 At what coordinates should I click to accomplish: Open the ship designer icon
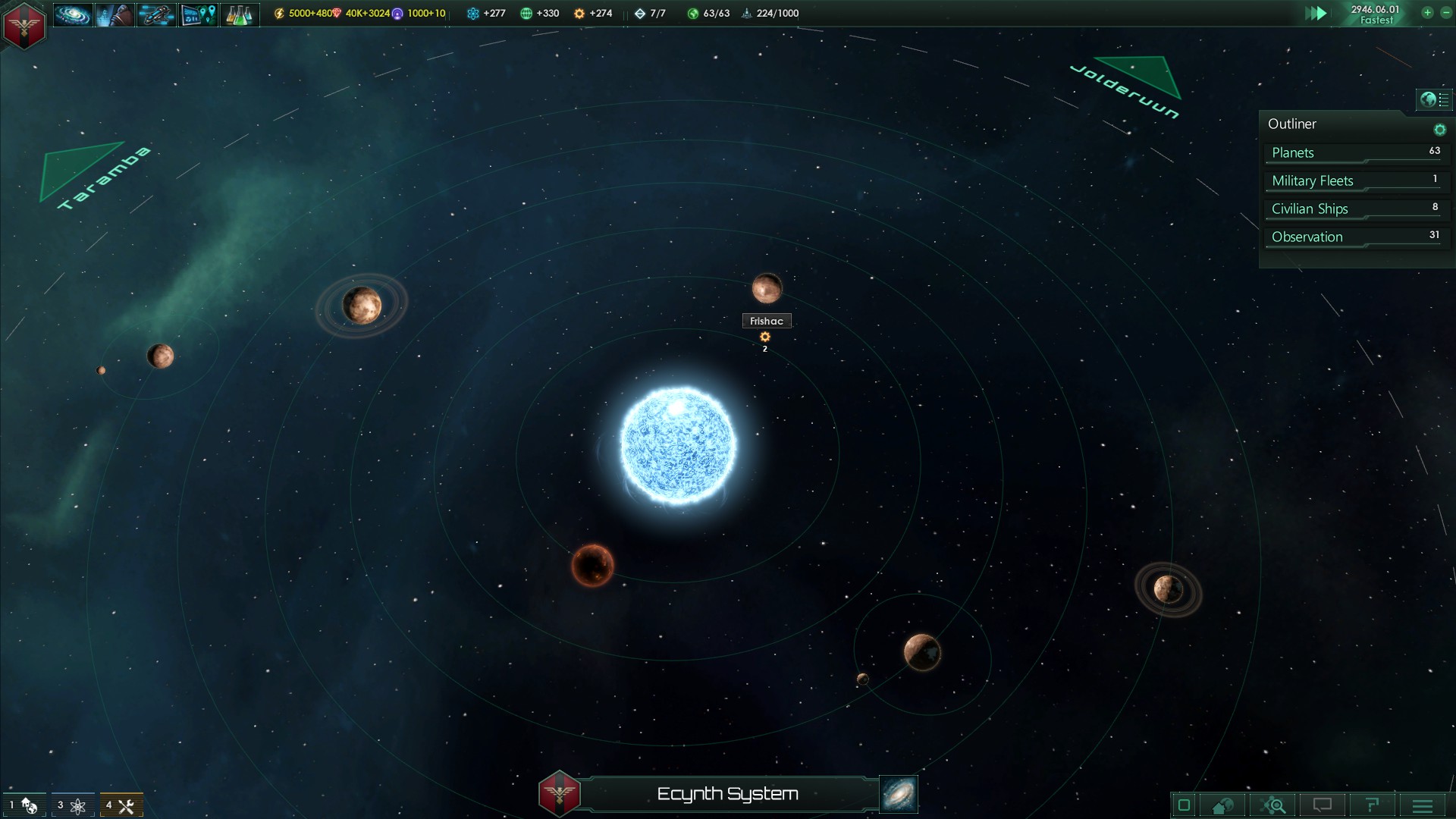tap(156, 14)
